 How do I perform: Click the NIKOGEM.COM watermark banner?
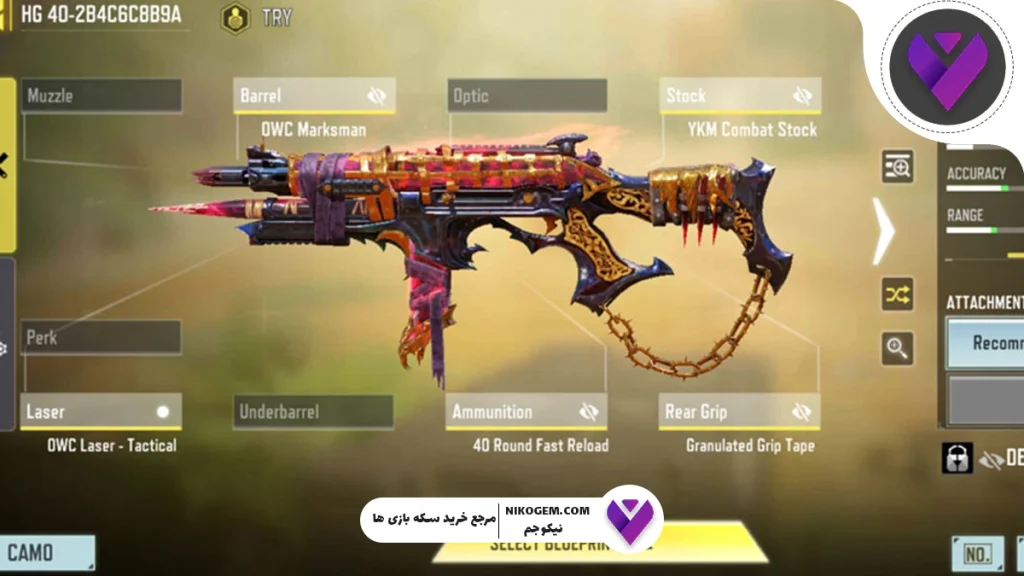[x=510, y=520]
